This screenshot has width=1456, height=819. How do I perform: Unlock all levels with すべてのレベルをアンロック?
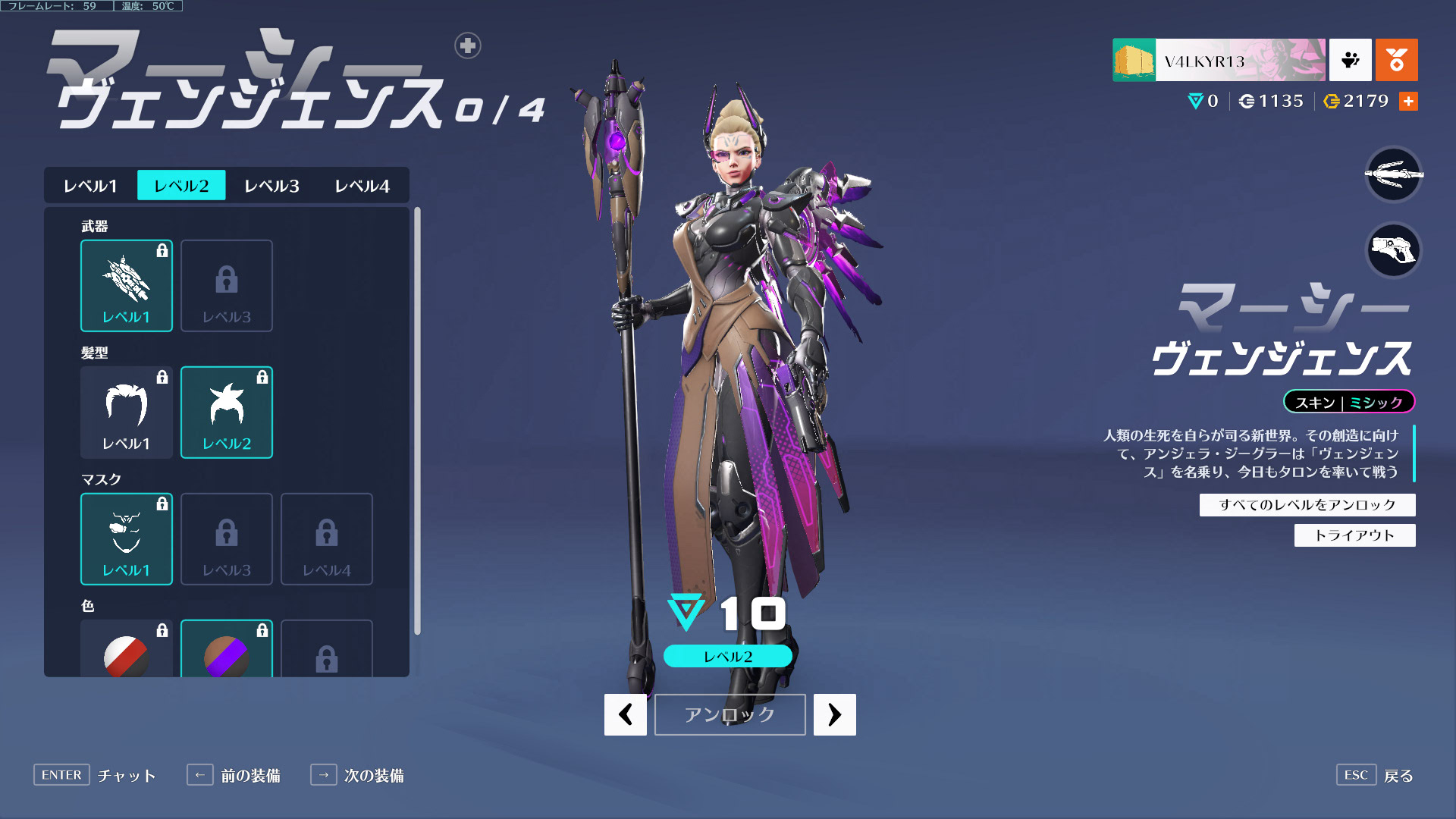coord(1307,505)
